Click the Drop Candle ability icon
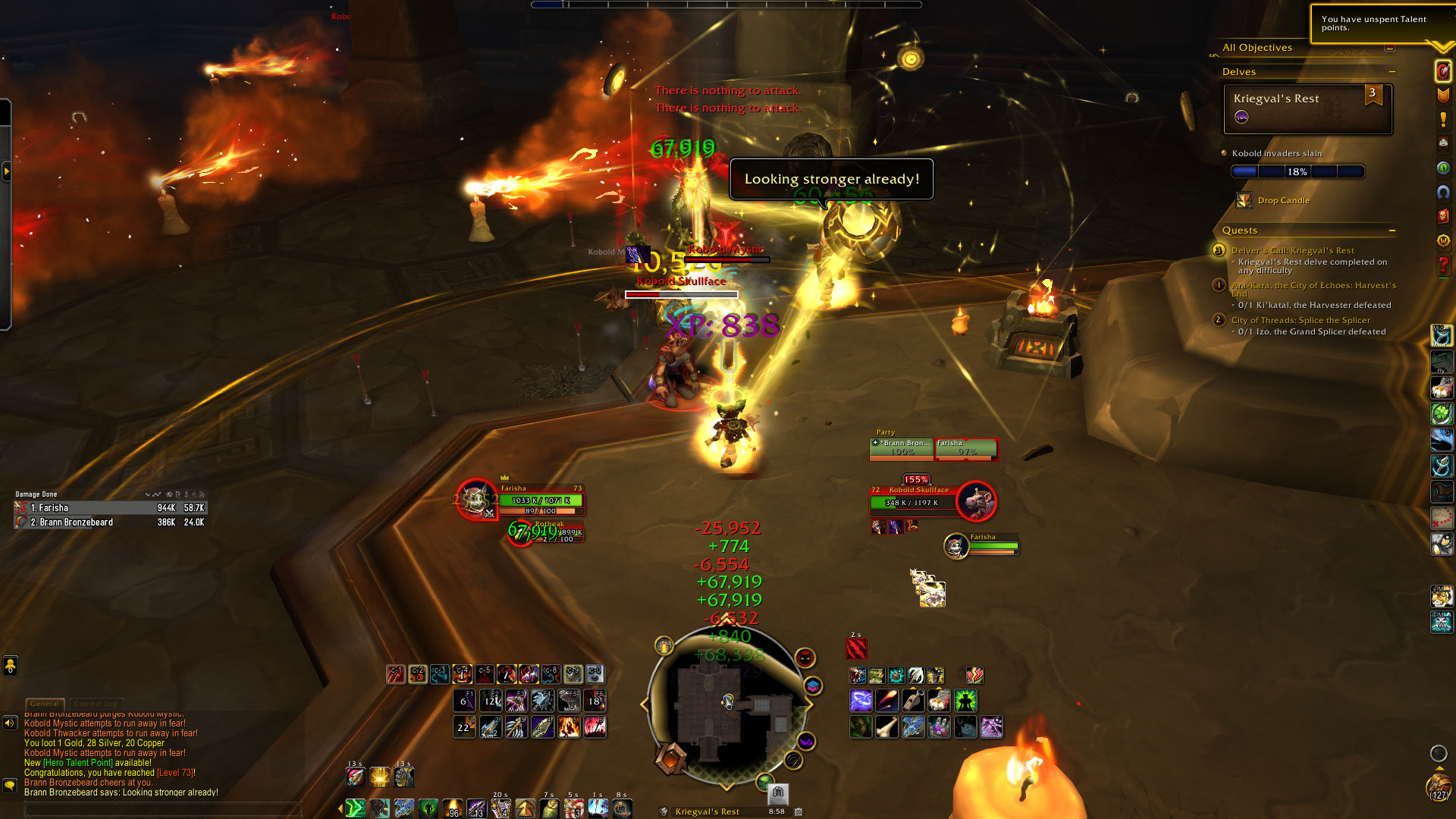Screen dimensions: 1456x819 point(1244,201)
